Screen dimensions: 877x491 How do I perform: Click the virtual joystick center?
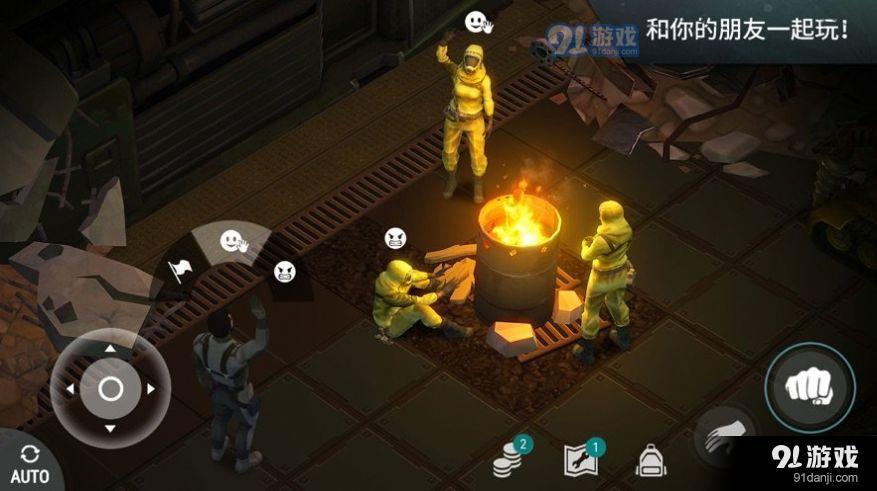coord(110,388)
